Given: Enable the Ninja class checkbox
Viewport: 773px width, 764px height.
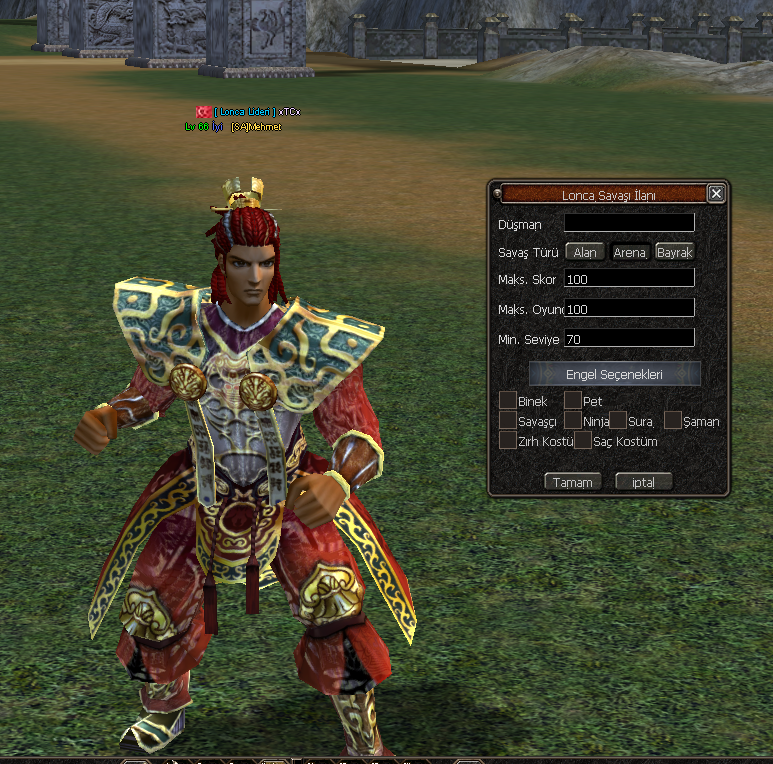Looking at the screenshot, I should click(573, 421).
